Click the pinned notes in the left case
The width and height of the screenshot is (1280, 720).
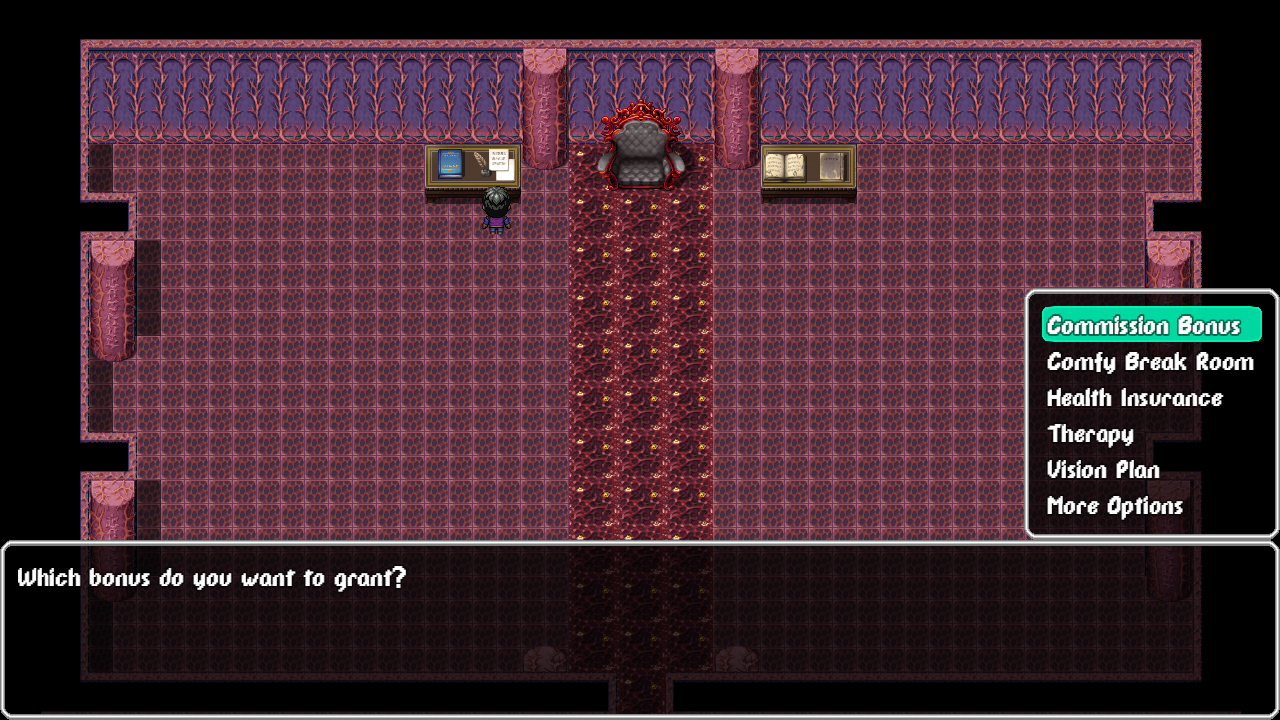(500, 160)
